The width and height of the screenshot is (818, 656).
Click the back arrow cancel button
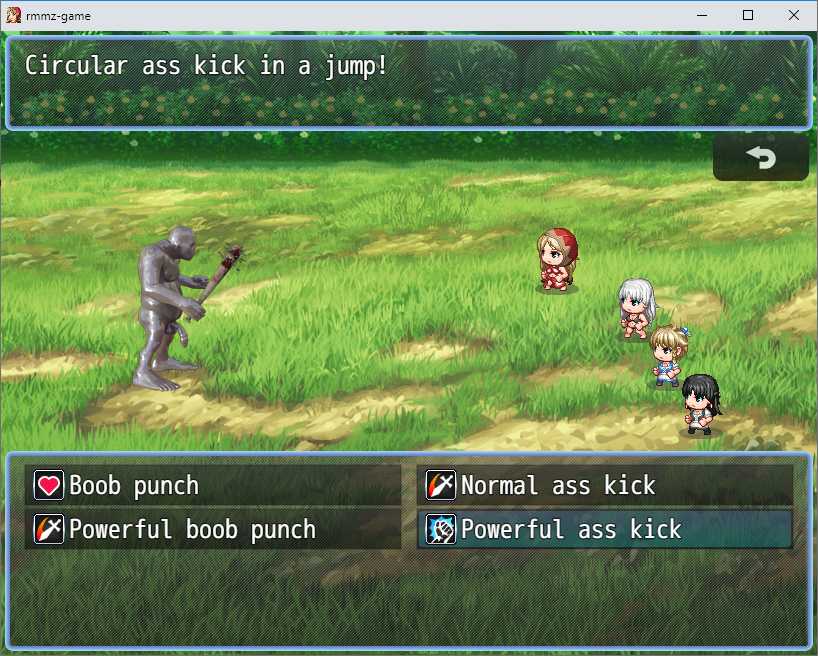click(760, 158)
